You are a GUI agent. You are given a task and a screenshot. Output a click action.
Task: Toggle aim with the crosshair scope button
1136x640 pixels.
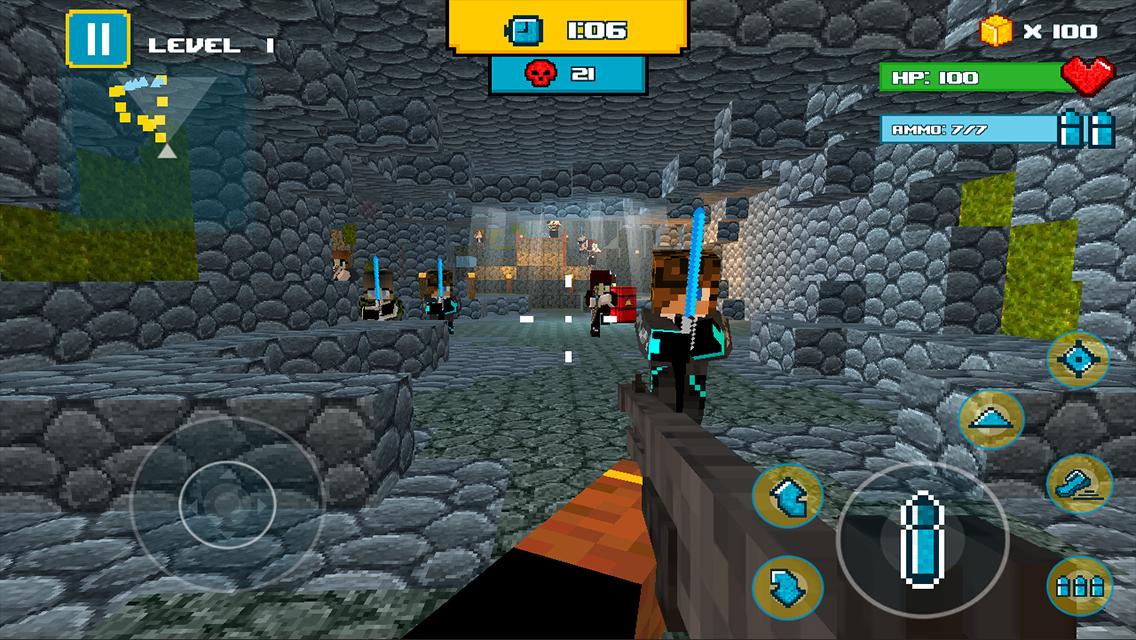1077,360
